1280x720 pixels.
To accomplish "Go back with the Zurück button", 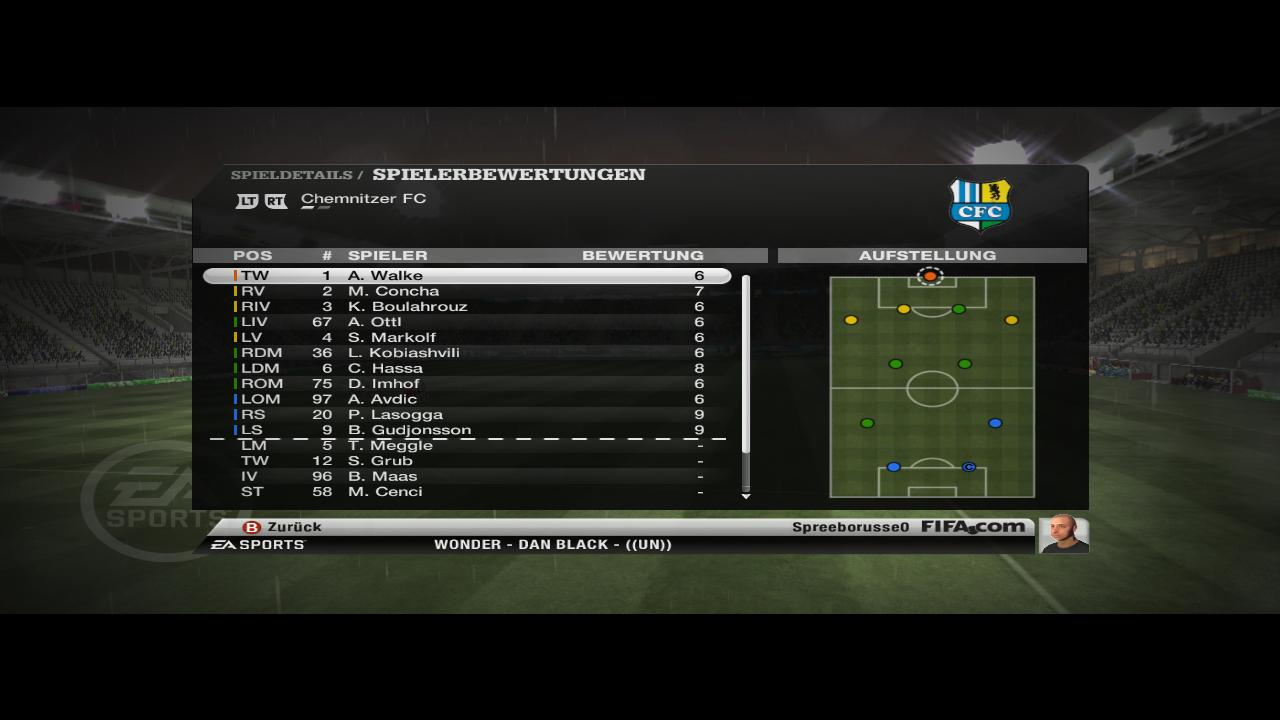I will pos(283,527).
